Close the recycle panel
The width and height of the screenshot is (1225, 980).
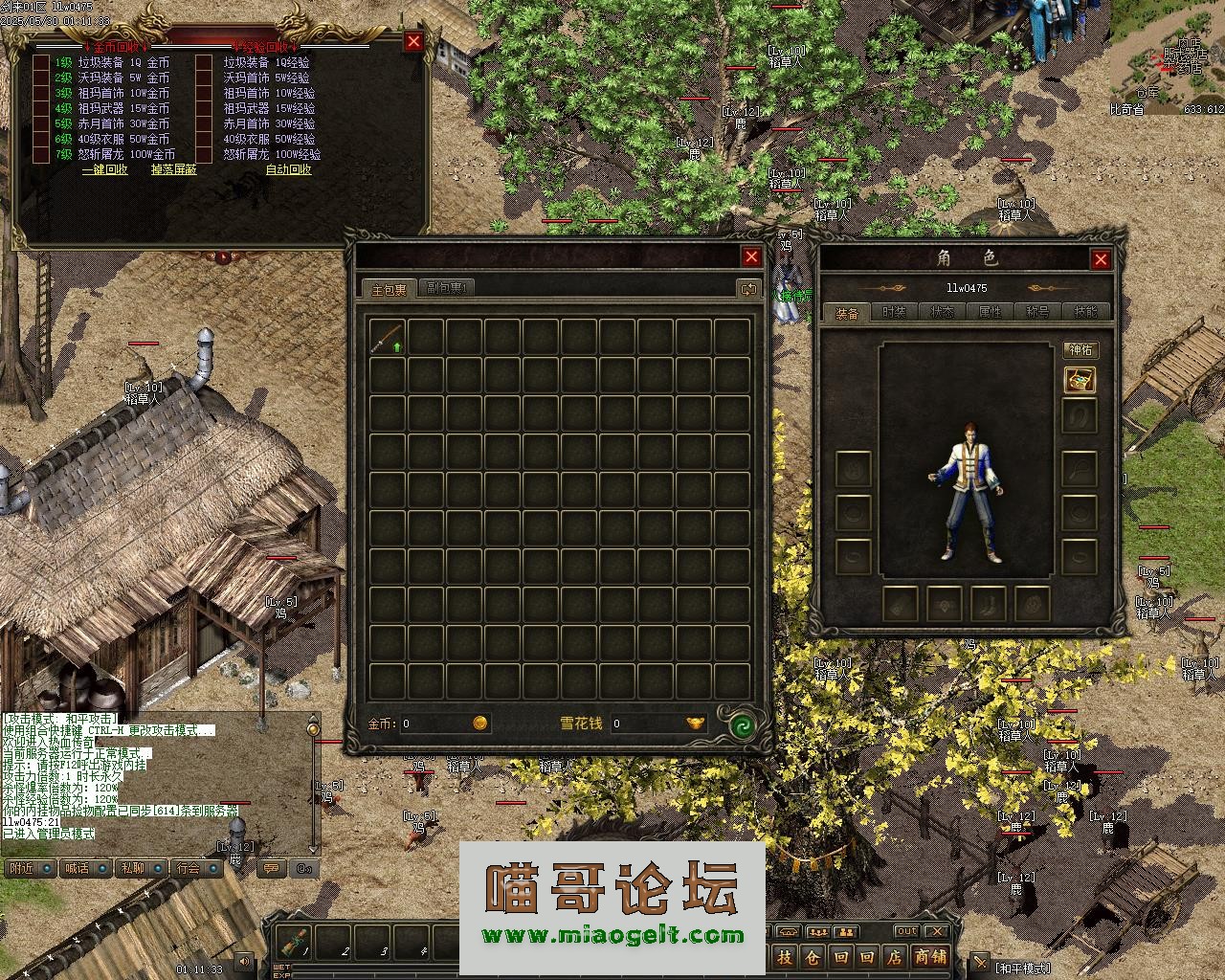413,41
